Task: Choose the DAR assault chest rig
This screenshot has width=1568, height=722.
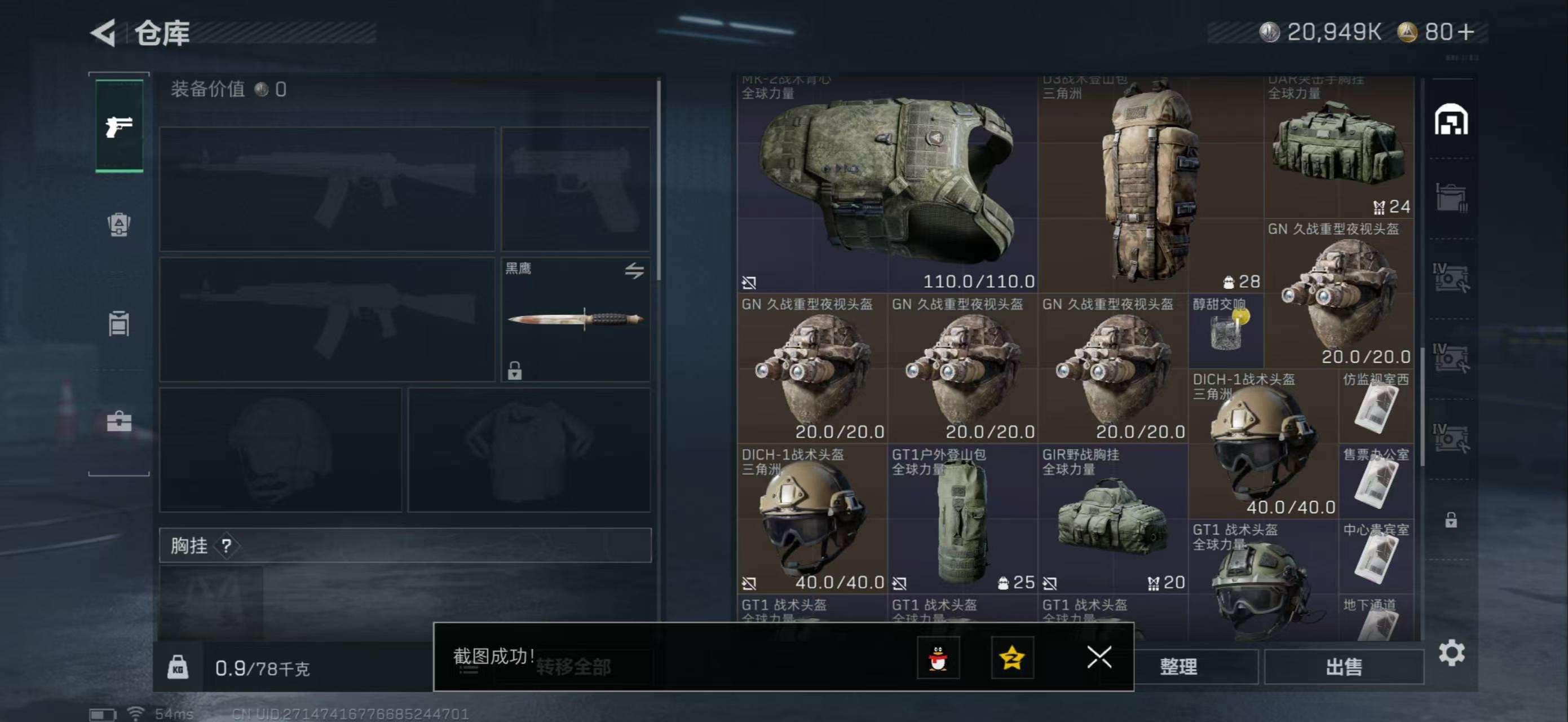Action: click(x=1338, y=147)
